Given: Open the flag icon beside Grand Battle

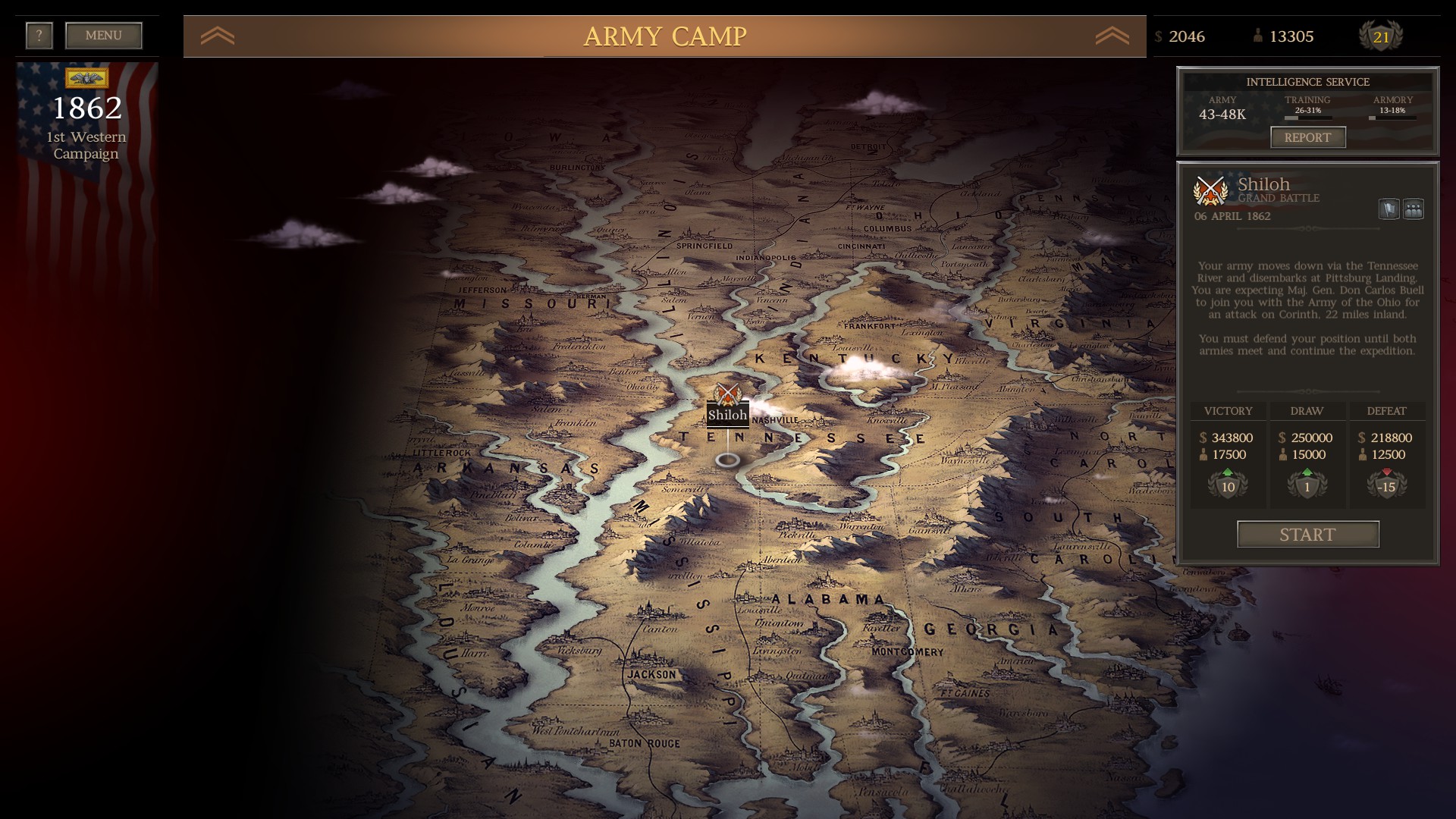Looking at the screenshot, I should [x=1390, y=209].
